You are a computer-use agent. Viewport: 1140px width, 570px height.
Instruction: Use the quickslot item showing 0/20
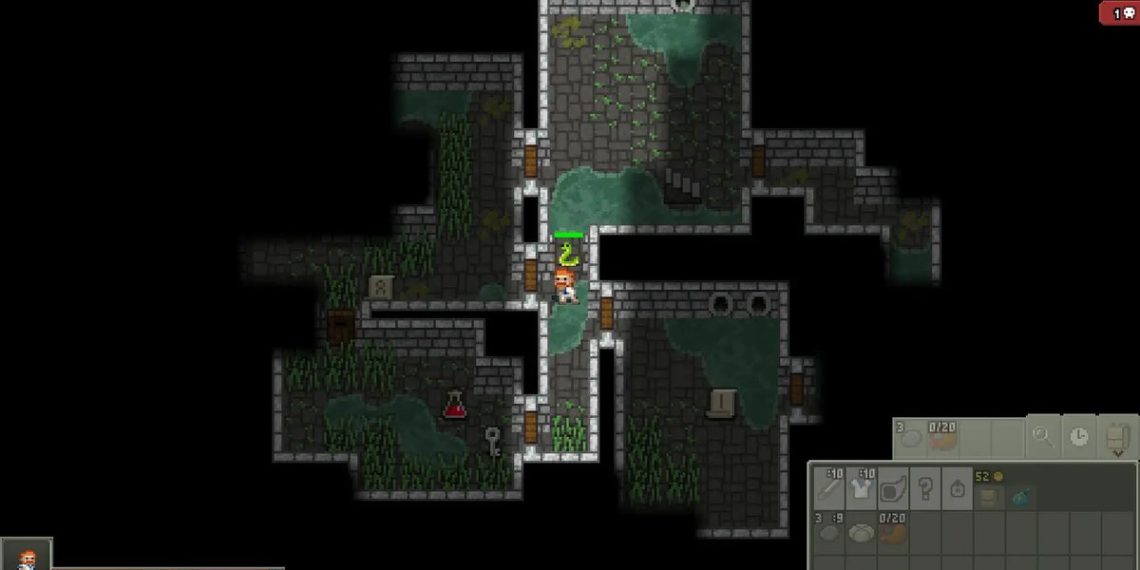(942, 437)
